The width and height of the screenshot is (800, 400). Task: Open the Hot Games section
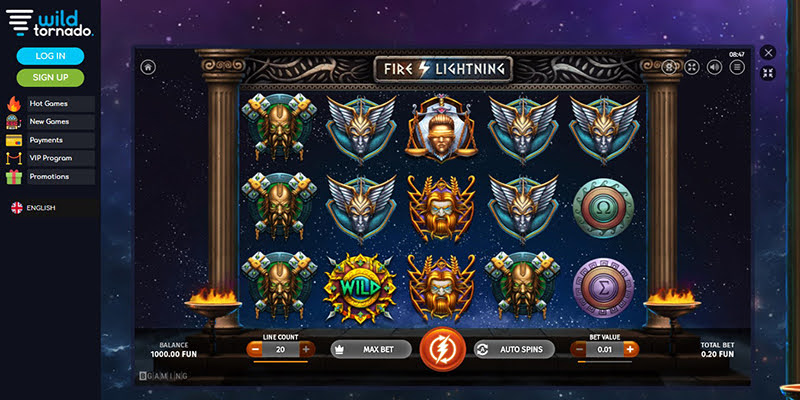coord(49,103)
